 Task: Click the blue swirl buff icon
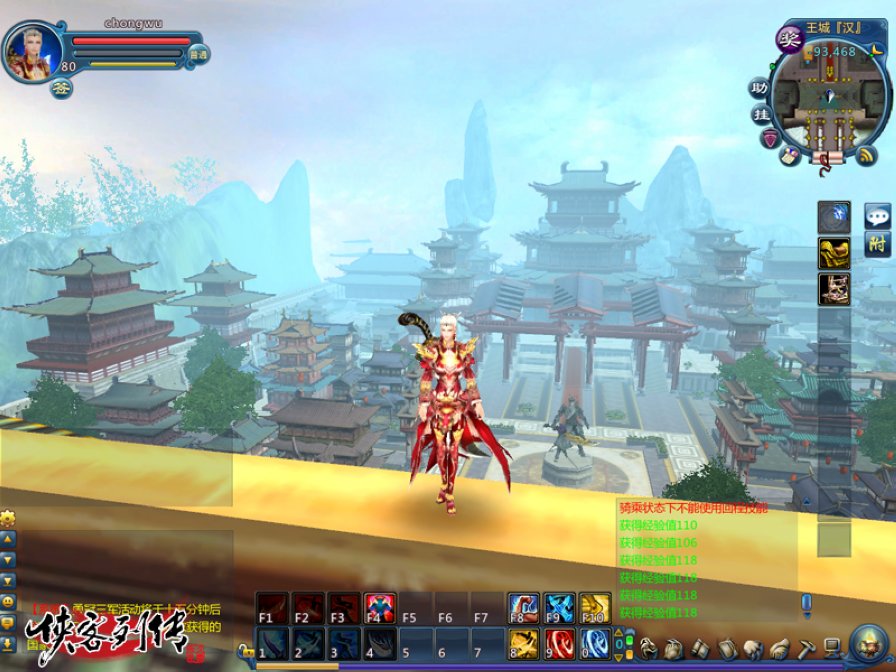pos(834,216)
